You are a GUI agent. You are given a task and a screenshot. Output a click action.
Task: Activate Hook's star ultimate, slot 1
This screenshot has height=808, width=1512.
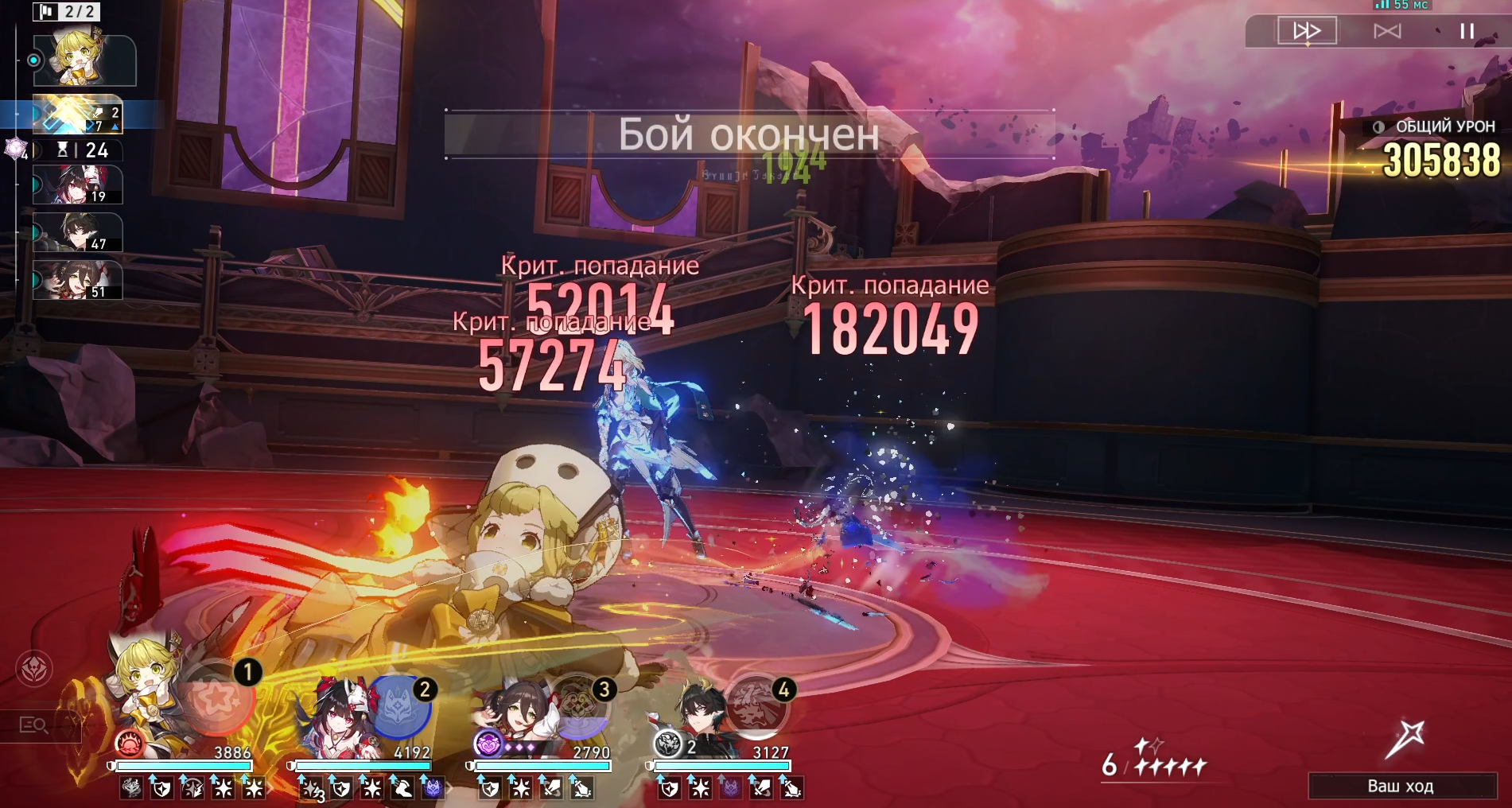216,699
